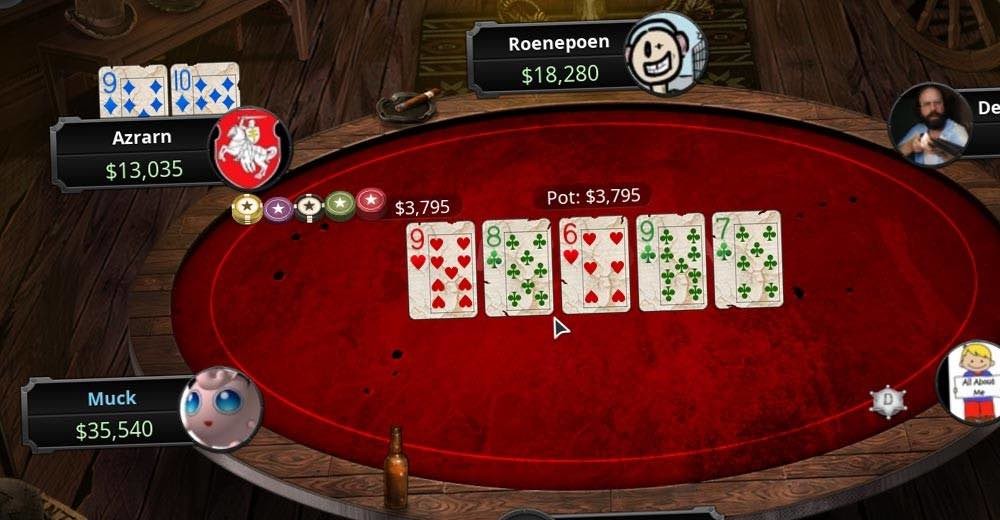Click the bearded man player avatar
Image resolution: width=1000 pixels, height=520 pixels.
point(929,125)
